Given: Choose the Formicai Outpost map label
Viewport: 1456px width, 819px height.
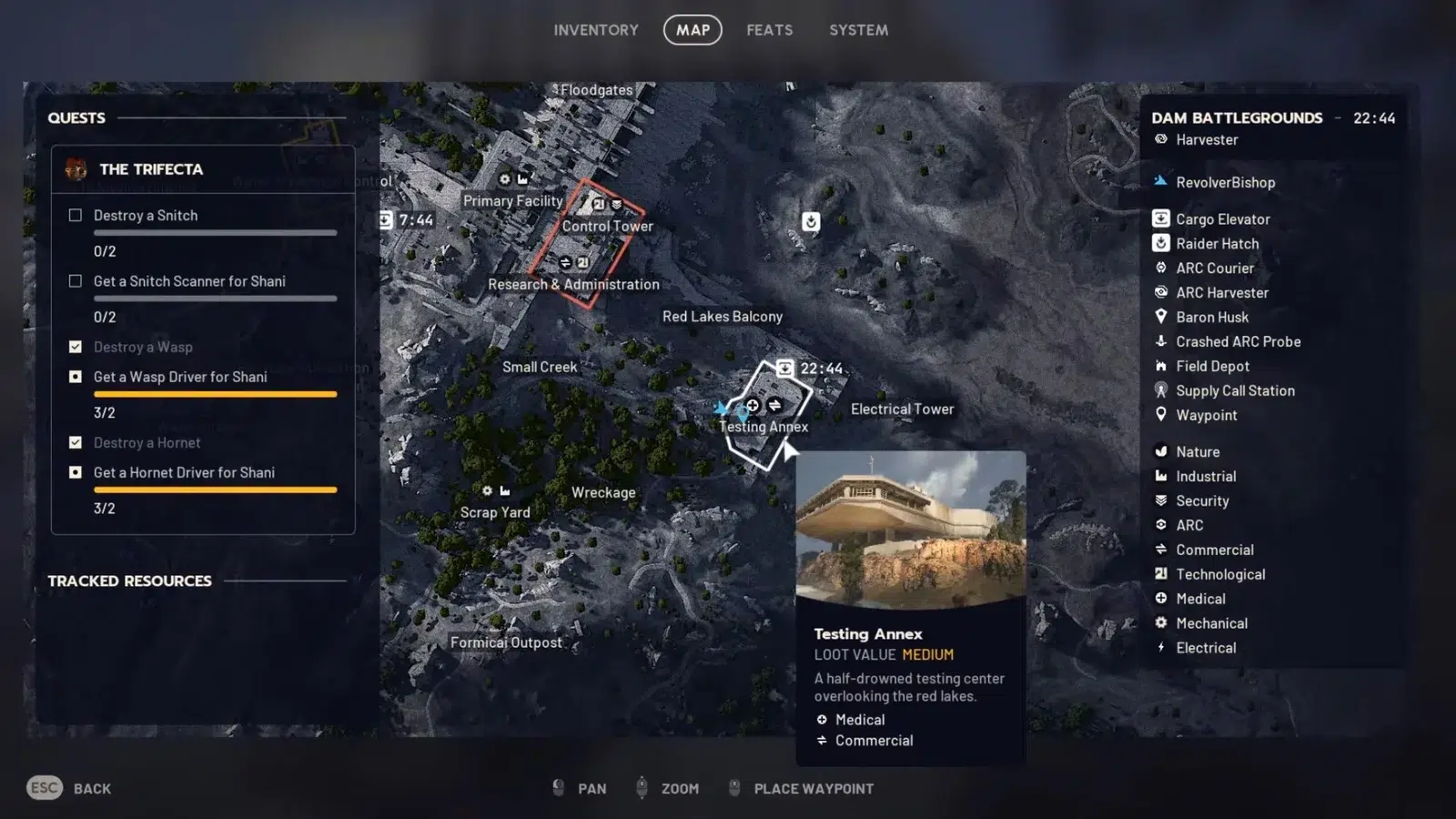Looking at the screenshot, I should pos(506,642).
